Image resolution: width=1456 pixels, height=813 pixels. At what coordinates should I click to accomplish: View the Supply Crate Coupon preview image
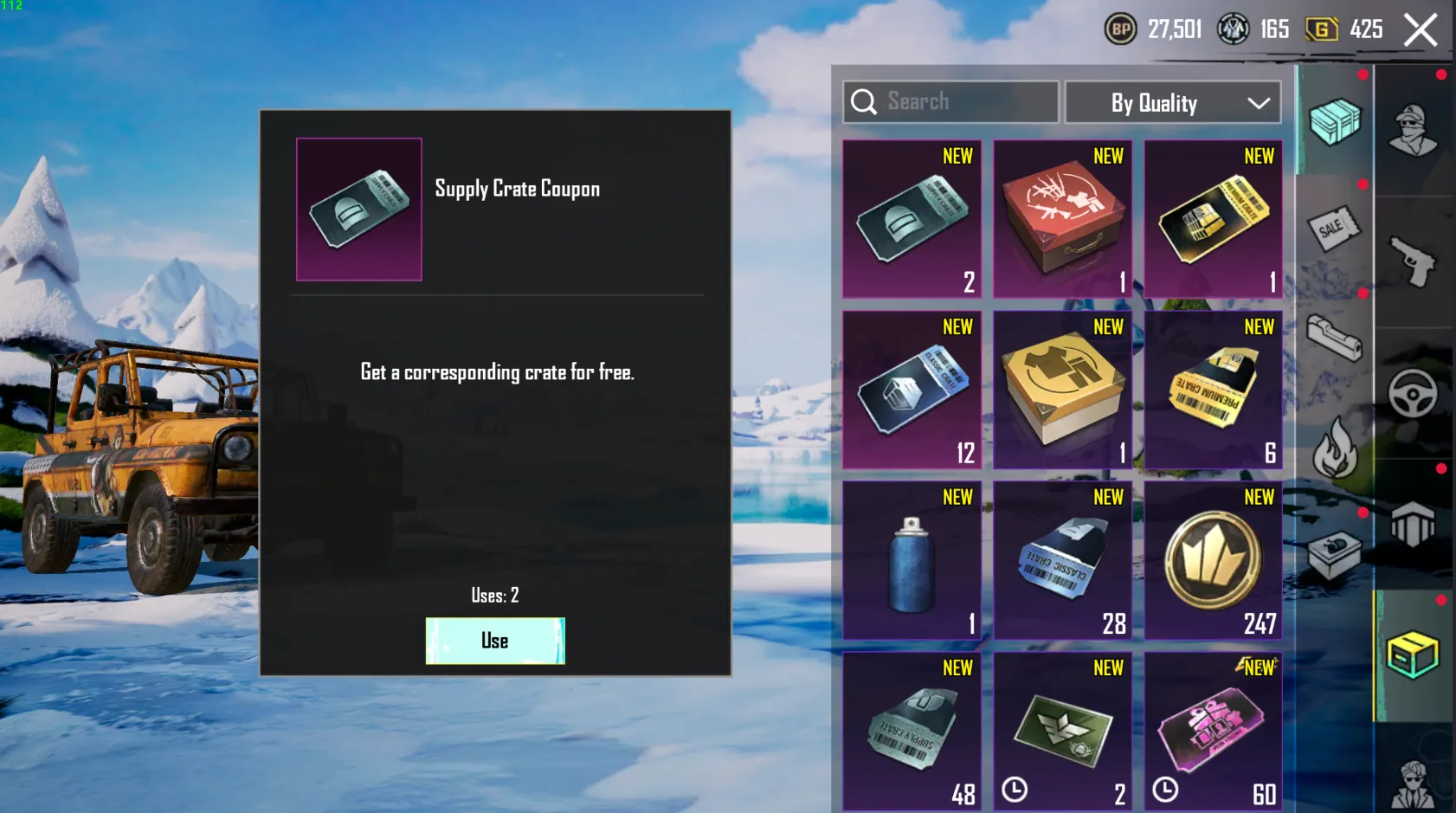tap(358, 208)
